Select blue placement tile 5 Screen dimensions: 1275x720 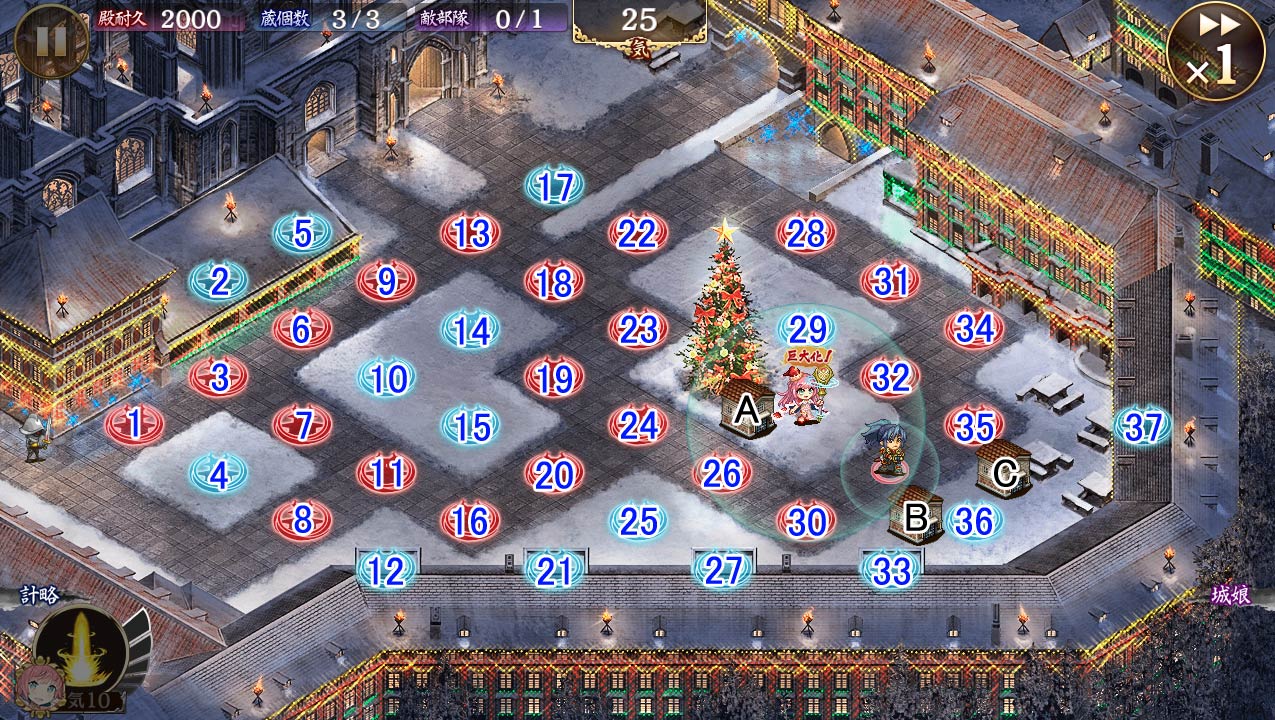[x=302, y=234]
